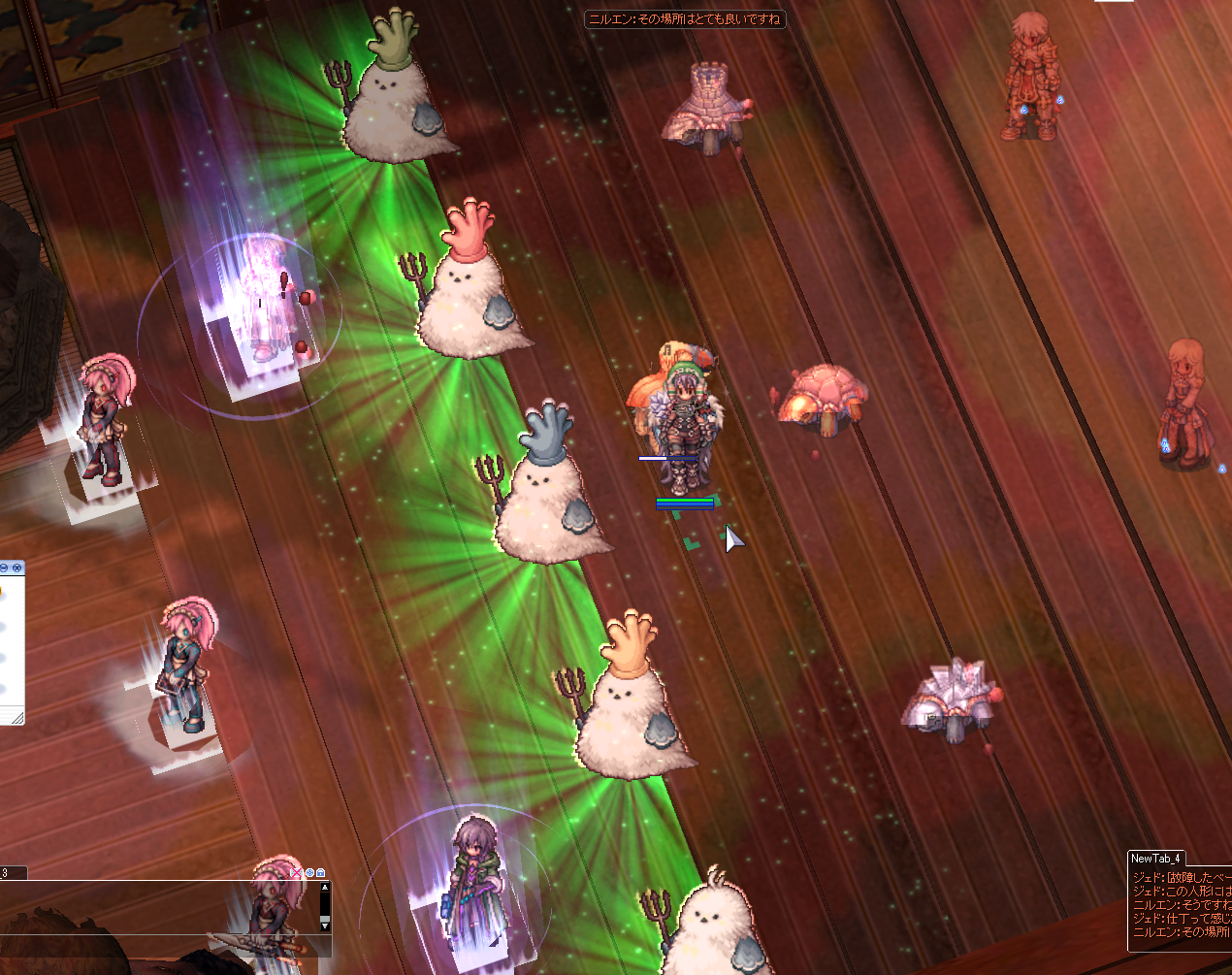Click the chat scrollbar's down arrow

click(x=324, y=926)
